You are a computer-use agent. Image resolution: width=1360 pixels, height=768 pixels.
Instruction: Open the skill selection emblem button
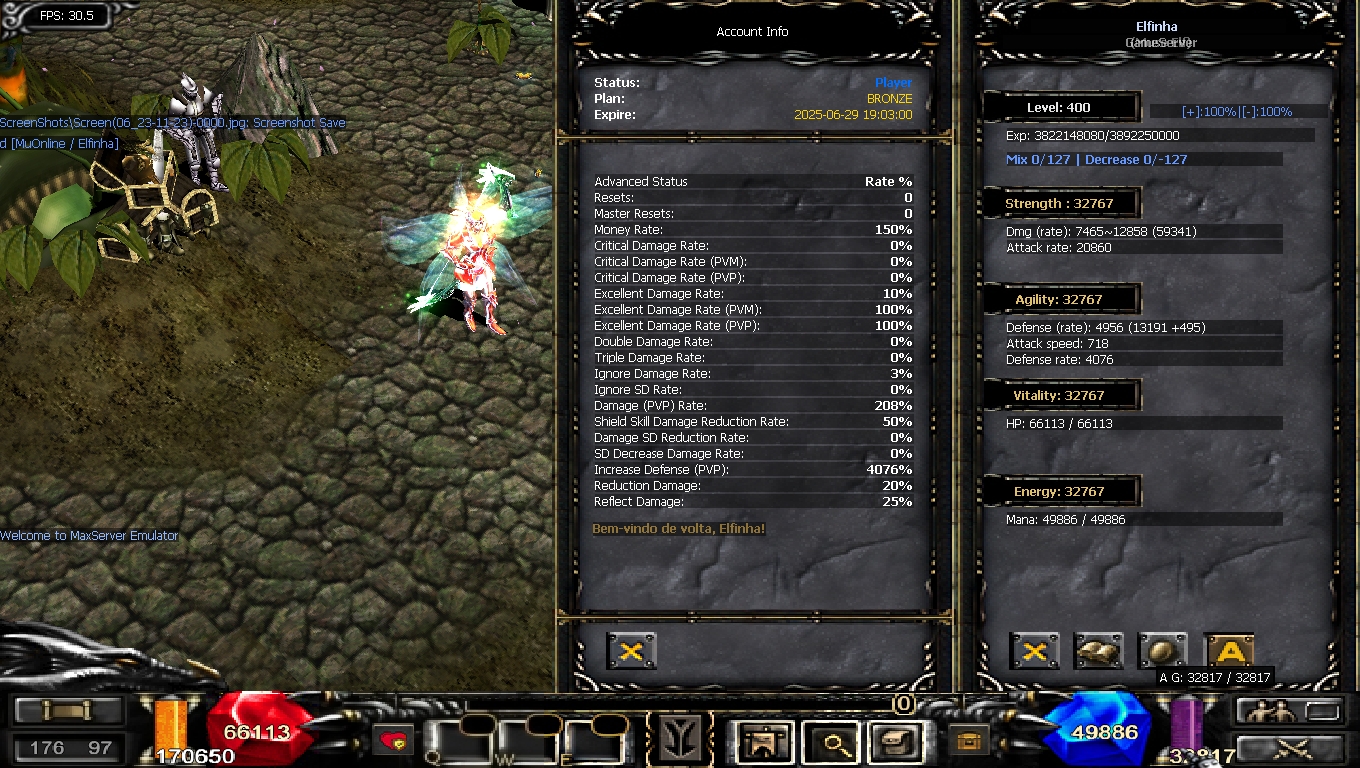coord(678,741)
